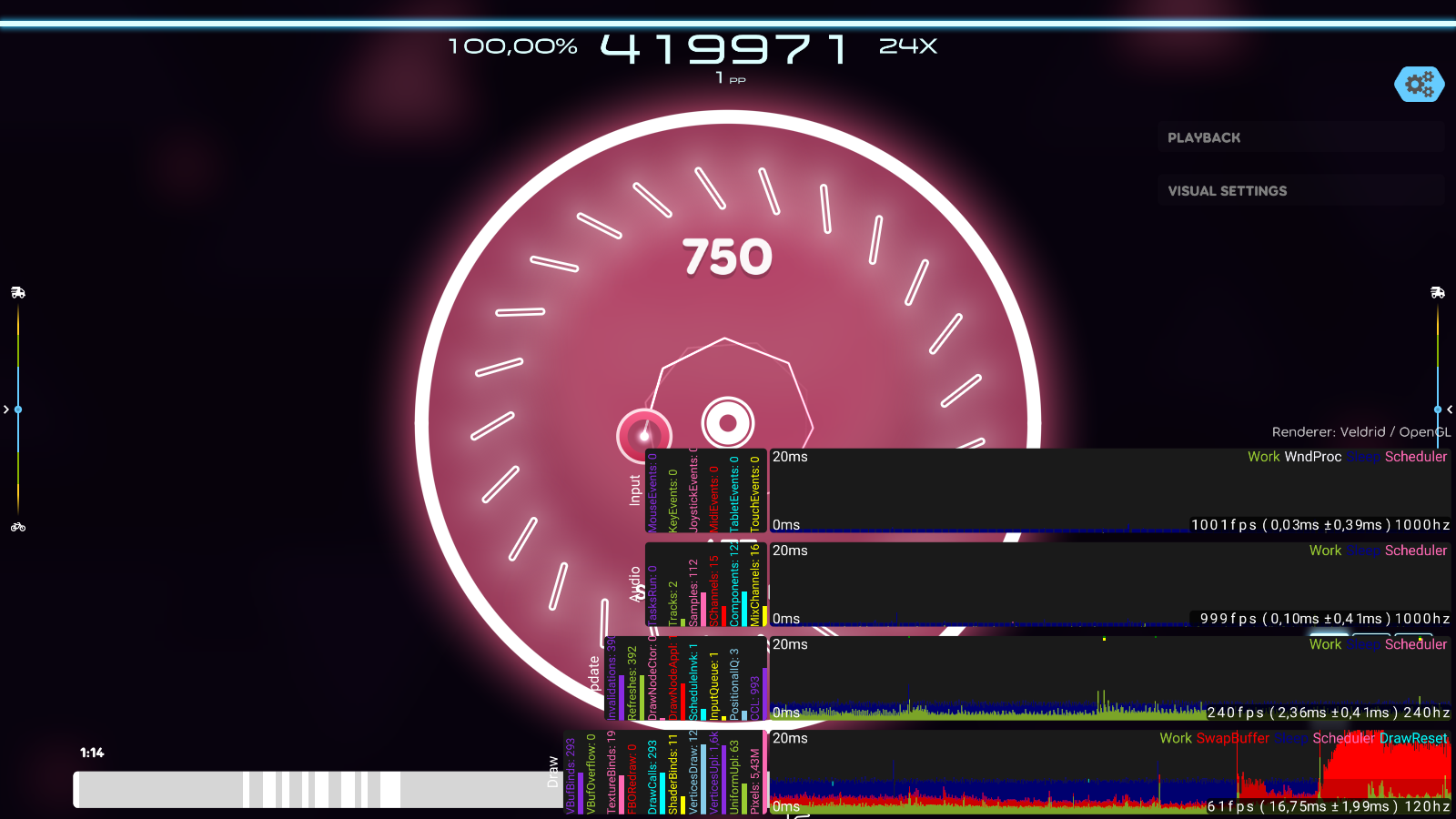This screenshot has width=1456, height=819.
Task: Click the truck icon atop the right speed slider
Action: coord(1440,293)
